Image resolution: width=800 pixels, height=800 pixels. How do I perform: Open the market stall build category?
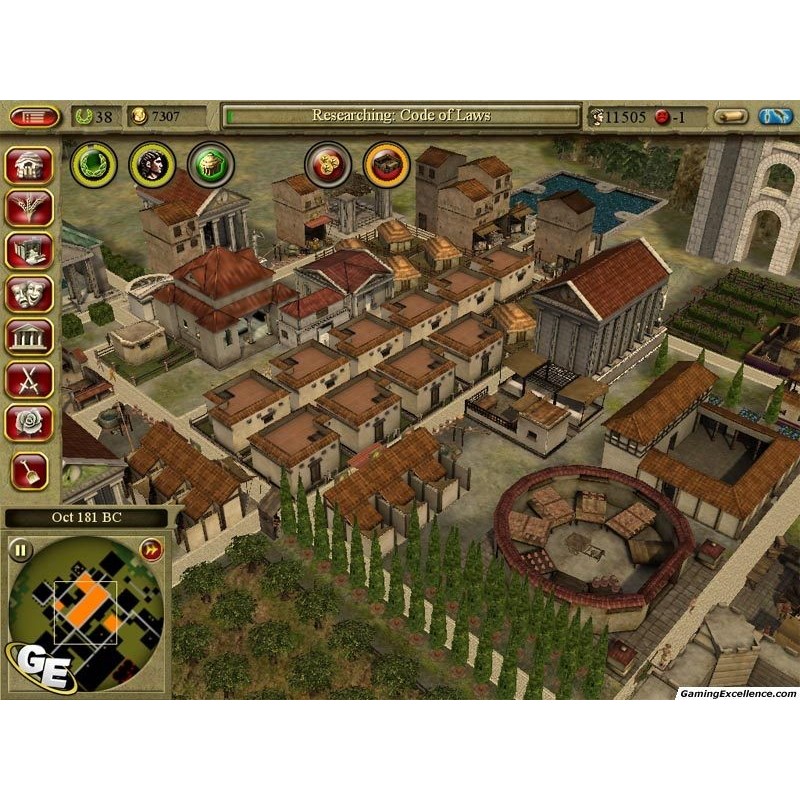(x=29, y=251)
